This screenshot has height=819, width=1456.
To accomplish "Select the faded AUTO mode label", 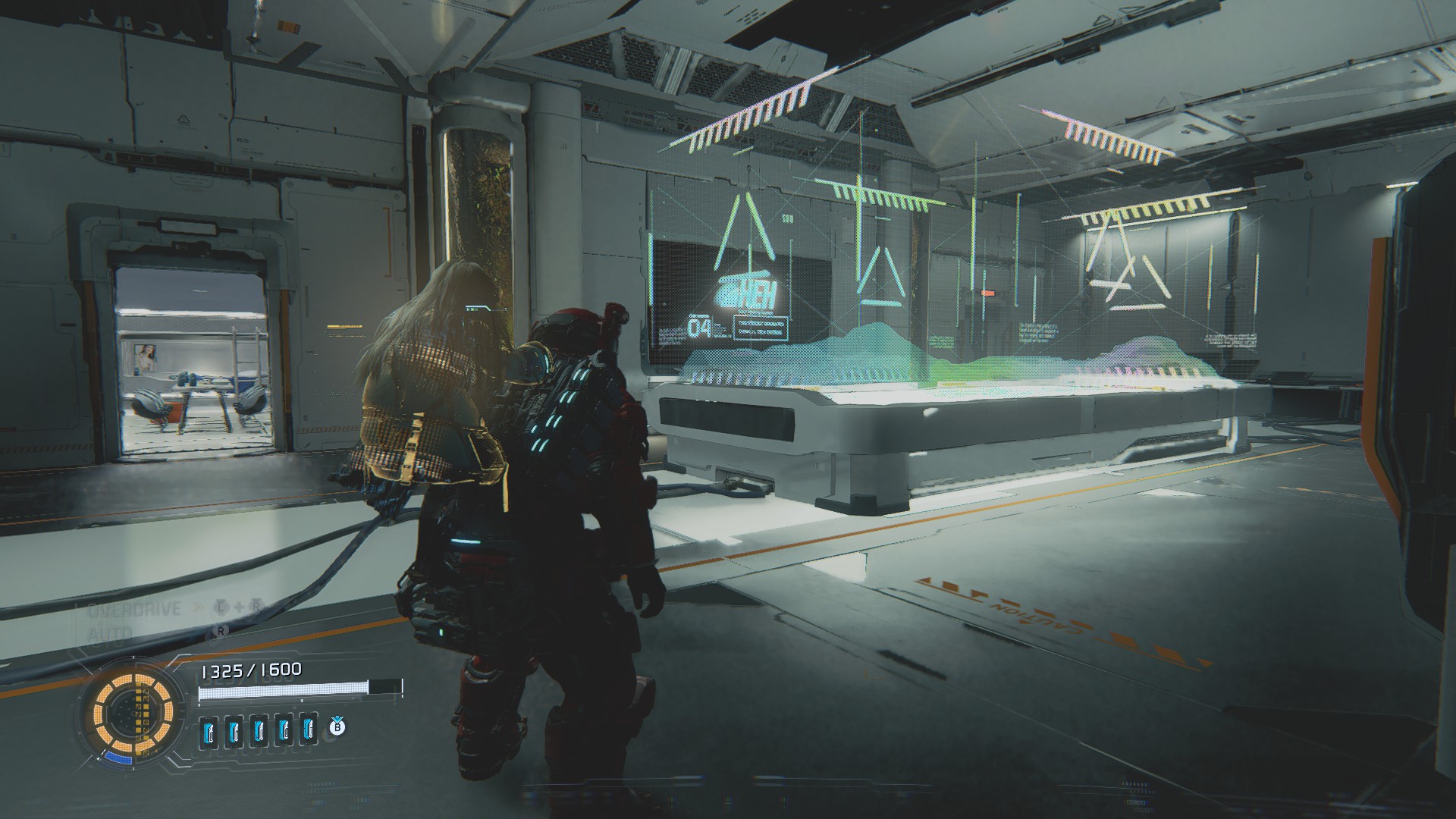I will tap(110, 634).
